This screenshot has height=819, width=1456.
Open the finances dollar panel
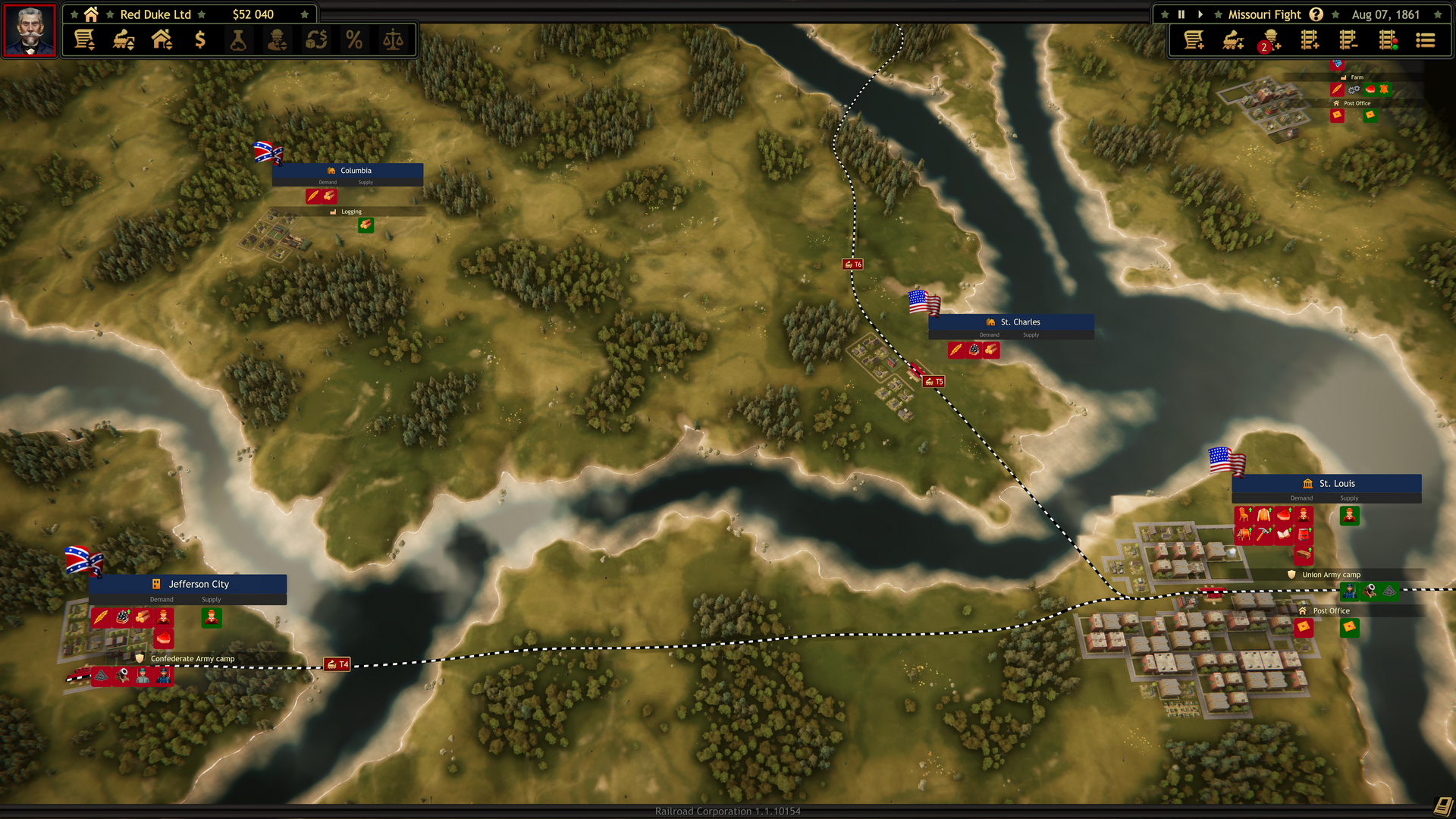click(201, 40)
